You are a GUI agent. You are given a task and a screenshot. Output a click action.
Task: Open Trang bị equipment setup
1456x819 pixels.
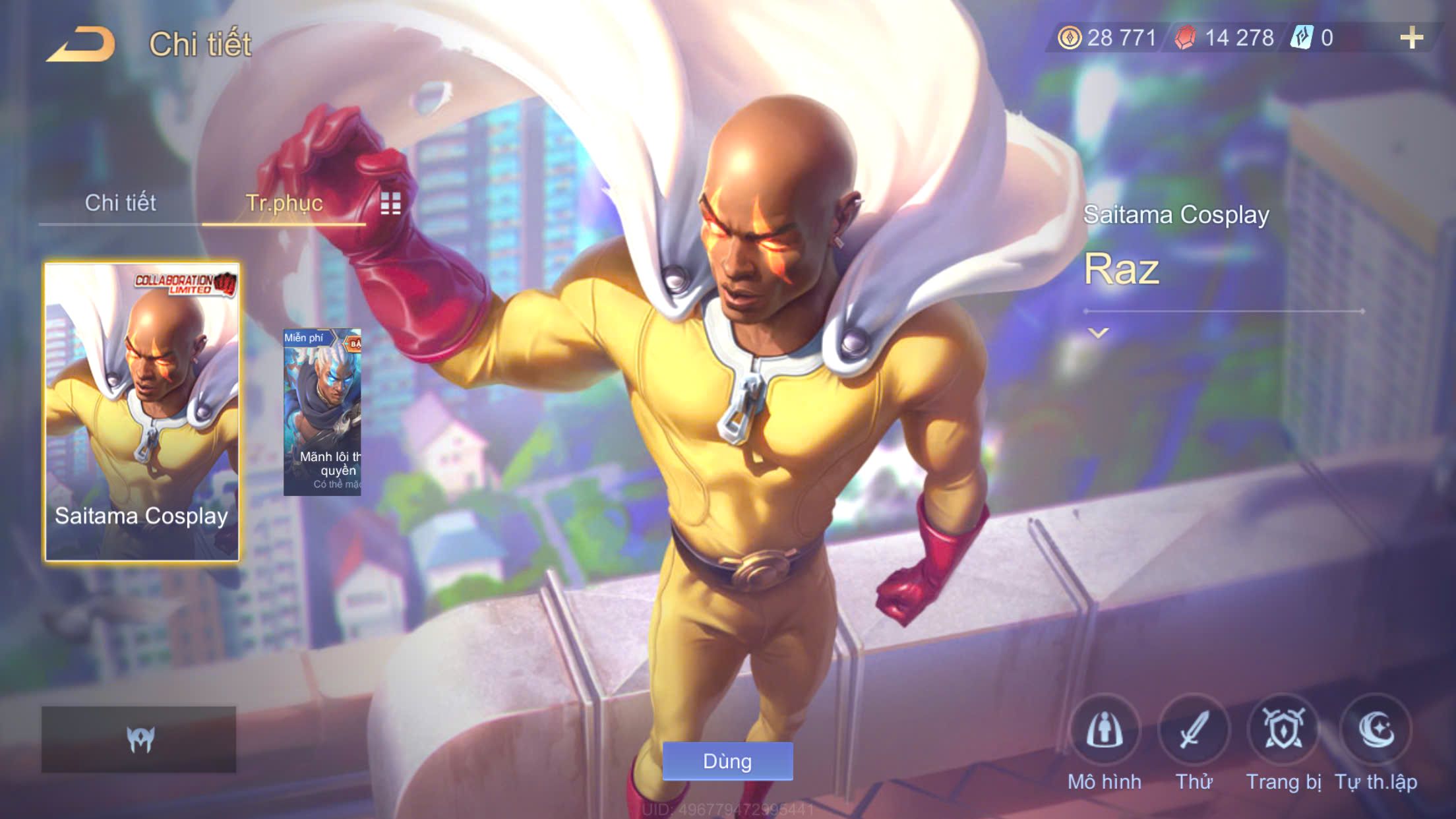(x=1283, y=731)
